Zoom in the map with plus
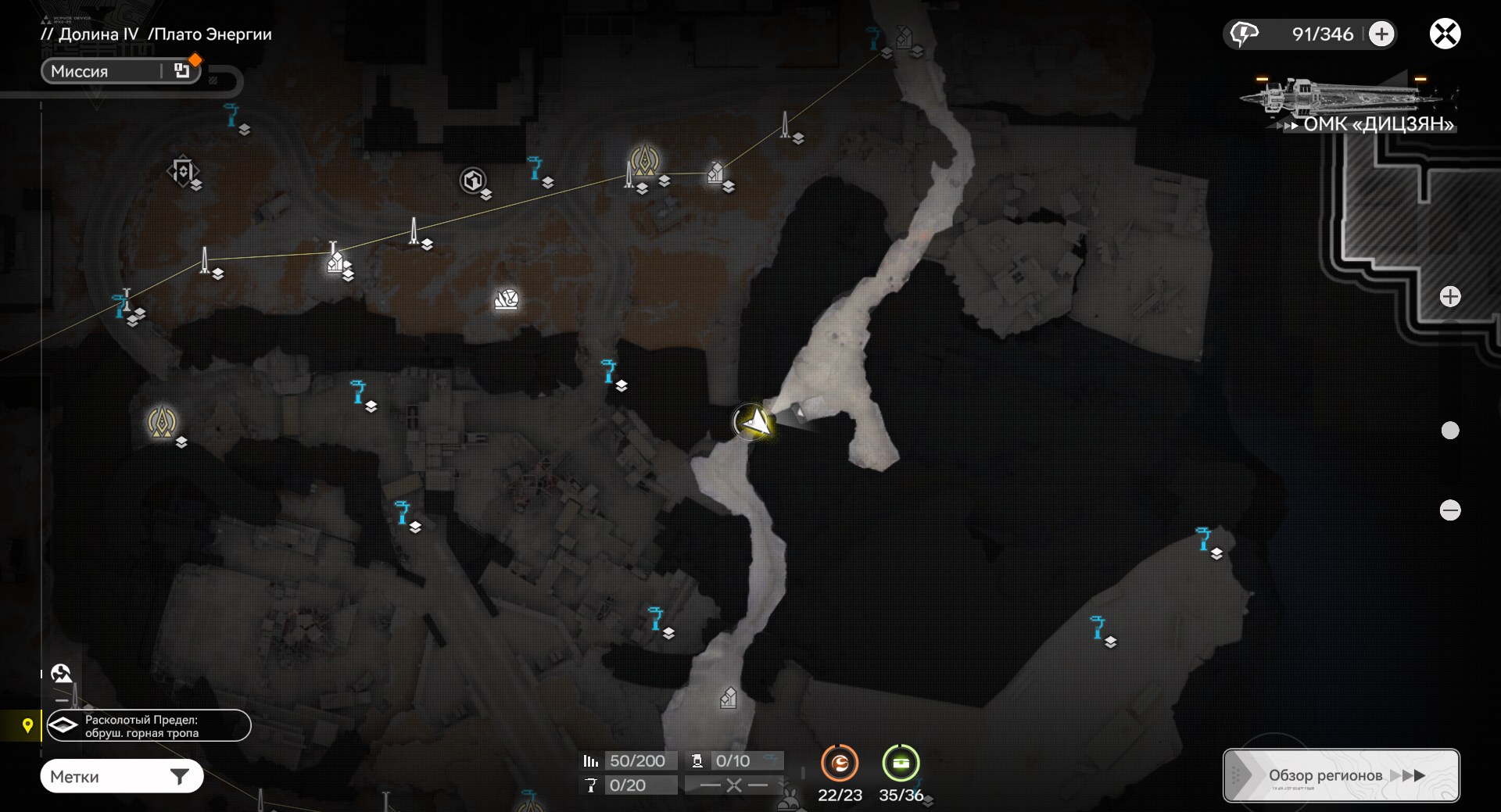The image size is (1501, 812). click(x=1450, y=297)
